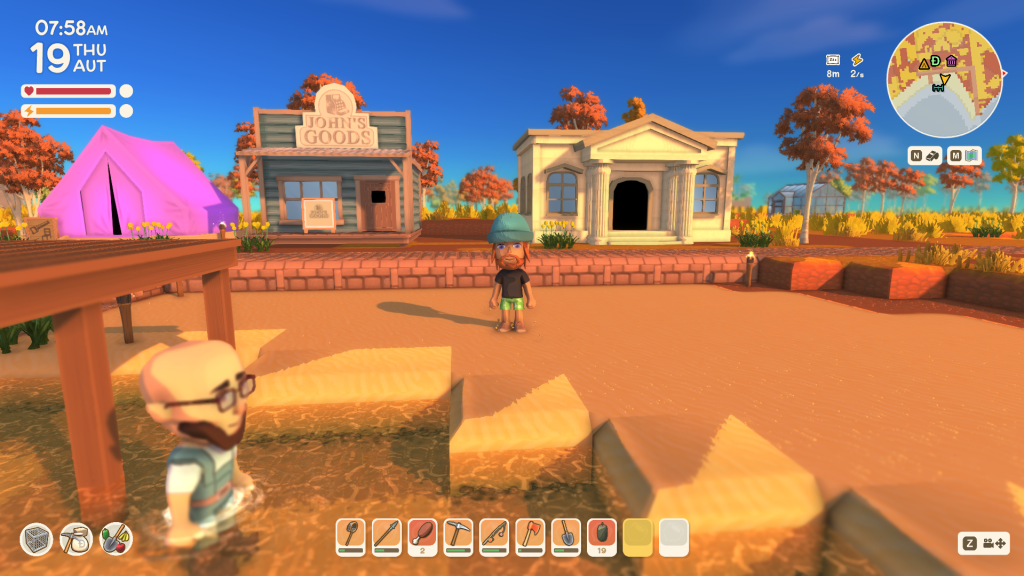Image resolution: width=1024 pixels, height=576 pixels.
Task: Open the wire cage icon menu
Action: [x=36, y=540]
